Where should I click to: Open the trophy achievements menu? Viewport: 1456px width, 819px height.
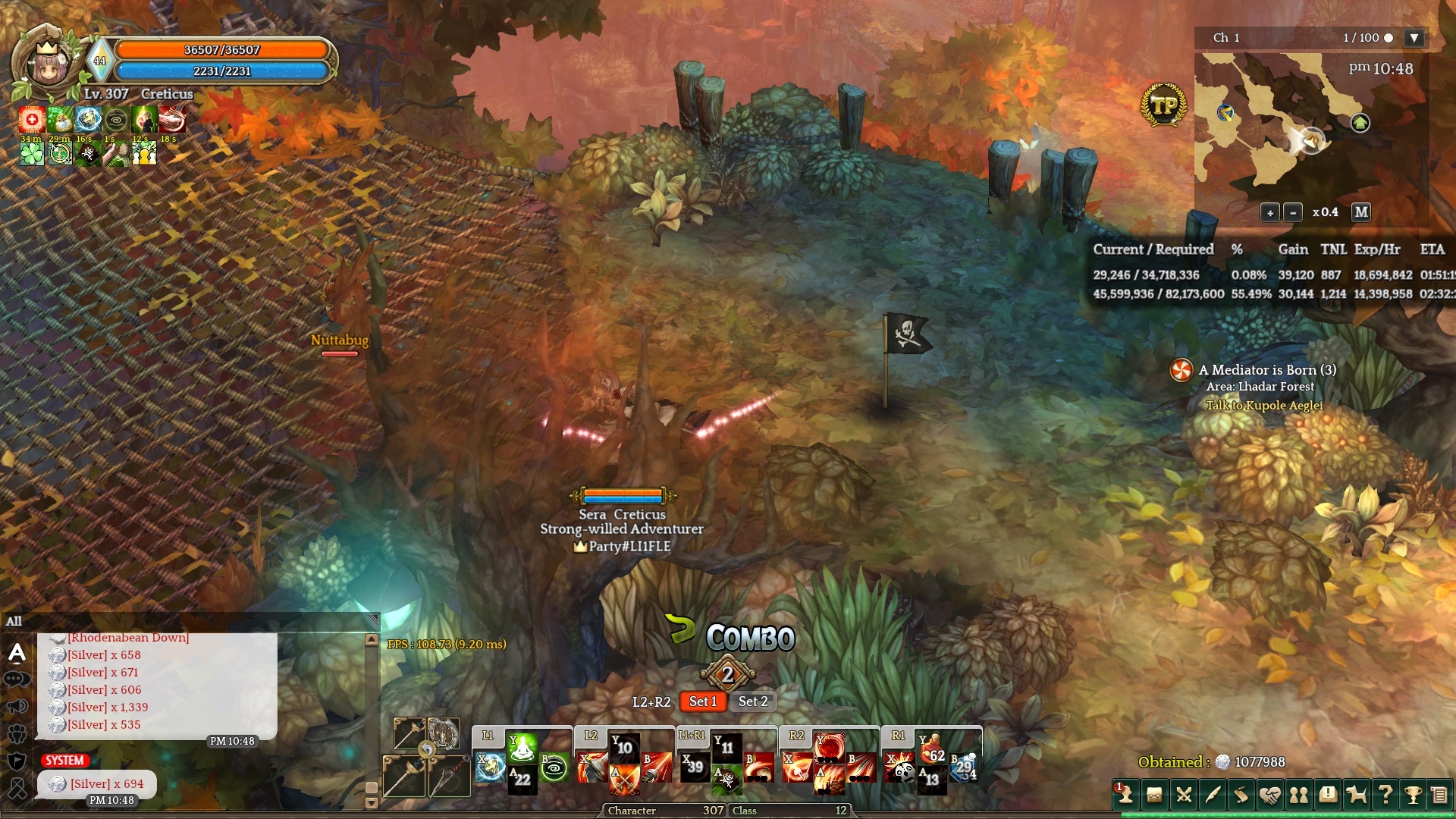(1413, 795)
